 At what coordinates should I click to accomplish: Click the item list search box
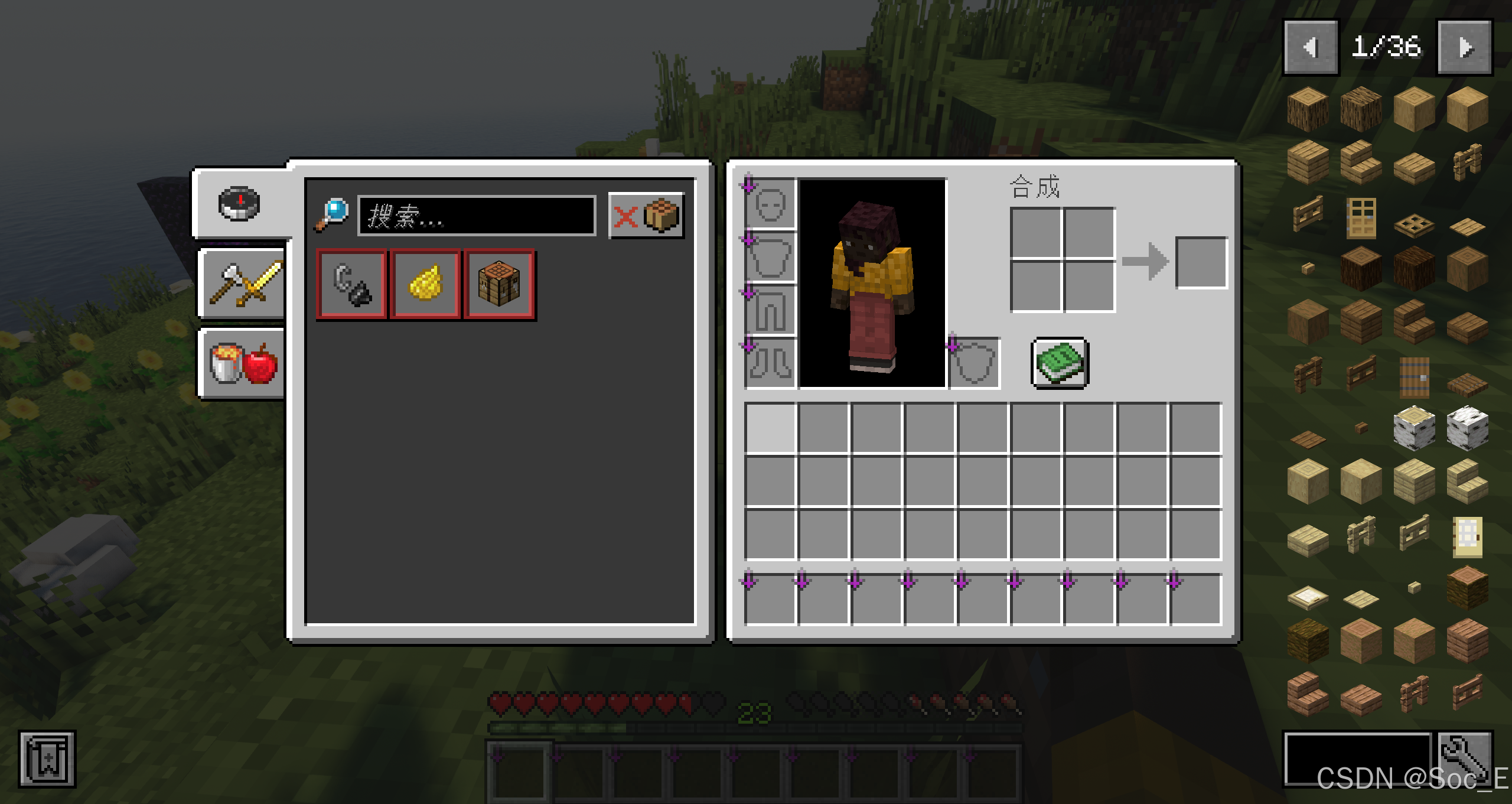1357,759
